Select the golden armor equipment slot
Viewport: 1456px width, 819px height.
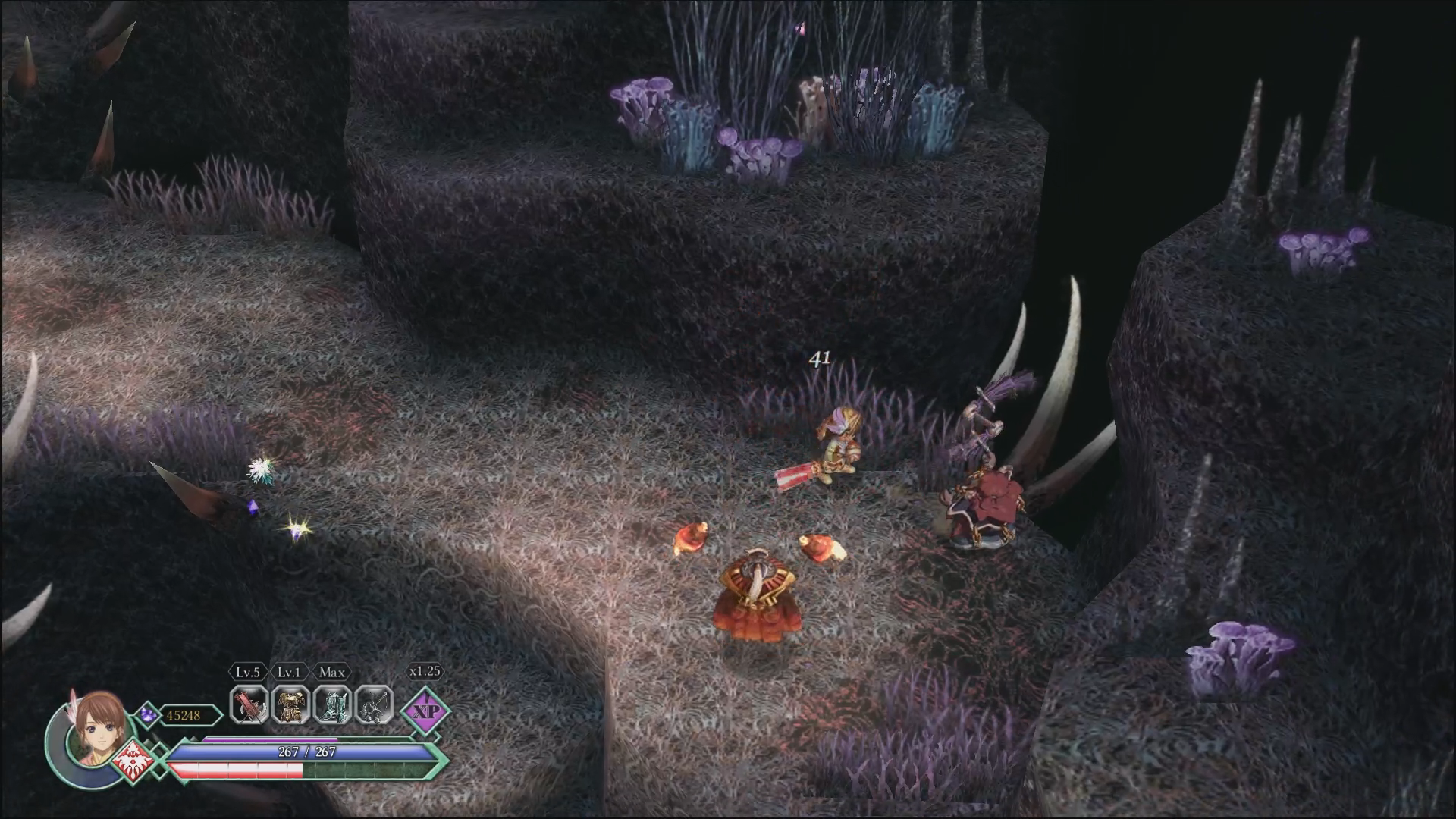pos(290,705)
